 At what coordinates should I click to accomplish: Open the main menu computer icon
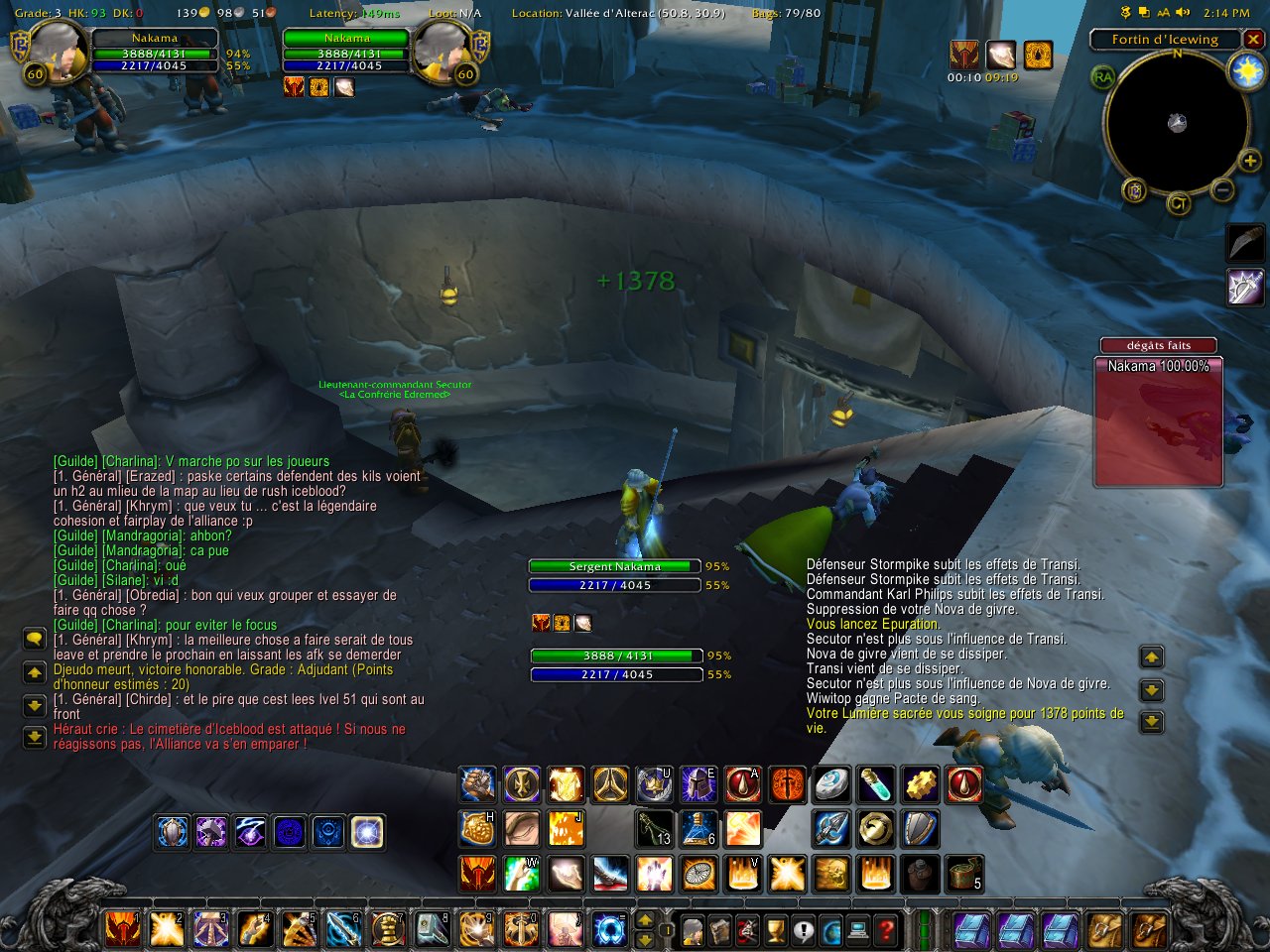[858, 930]
